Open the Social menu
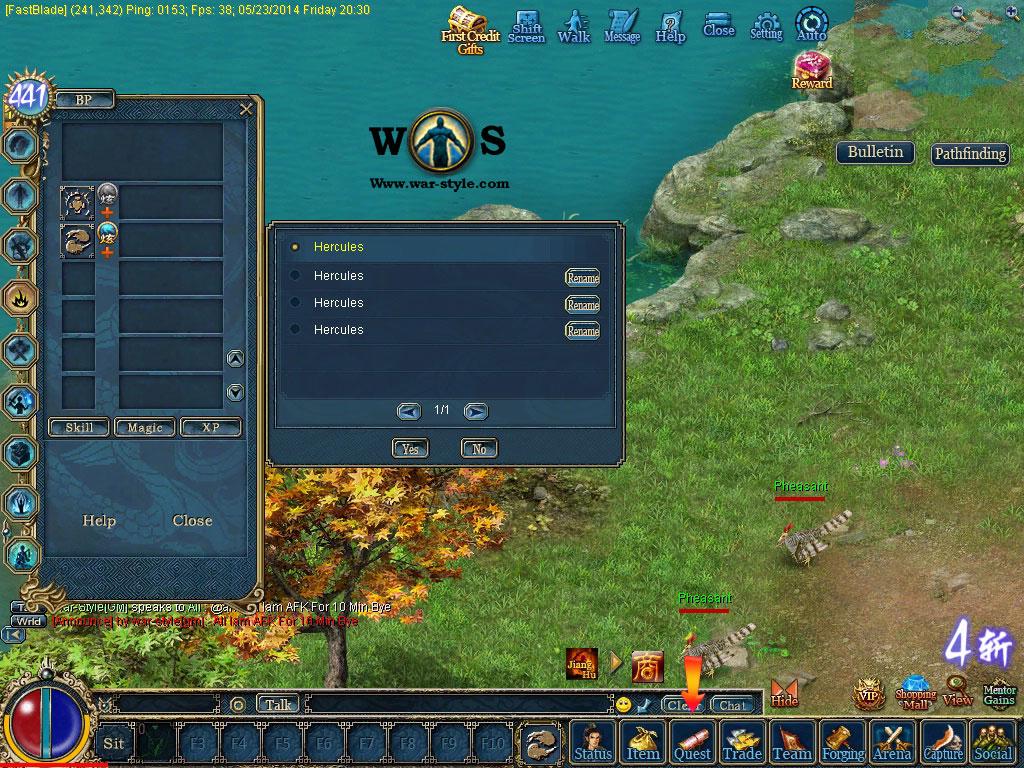 [992, 742]
